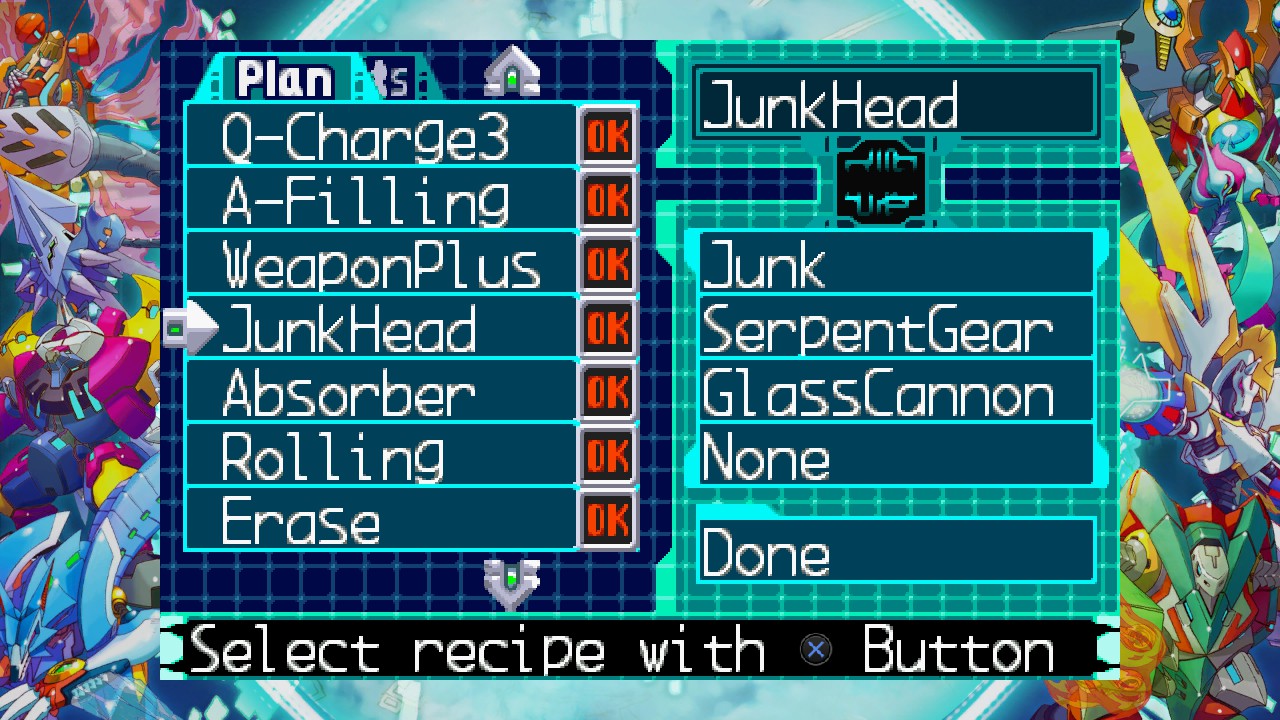Pick the Erase recipe

380,520
